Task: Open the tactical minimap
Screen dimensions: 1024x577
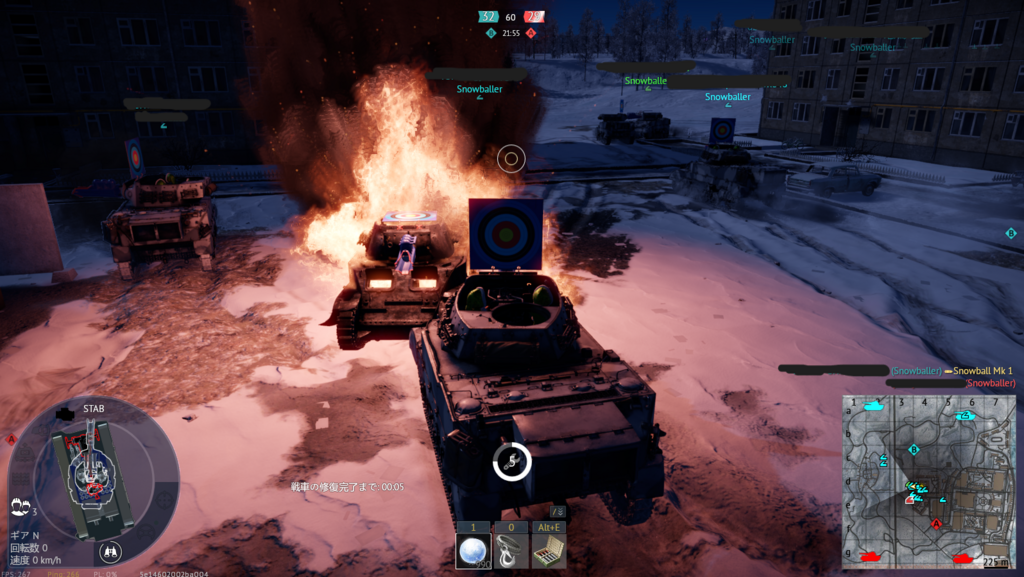Action: (x=930, y=480)
